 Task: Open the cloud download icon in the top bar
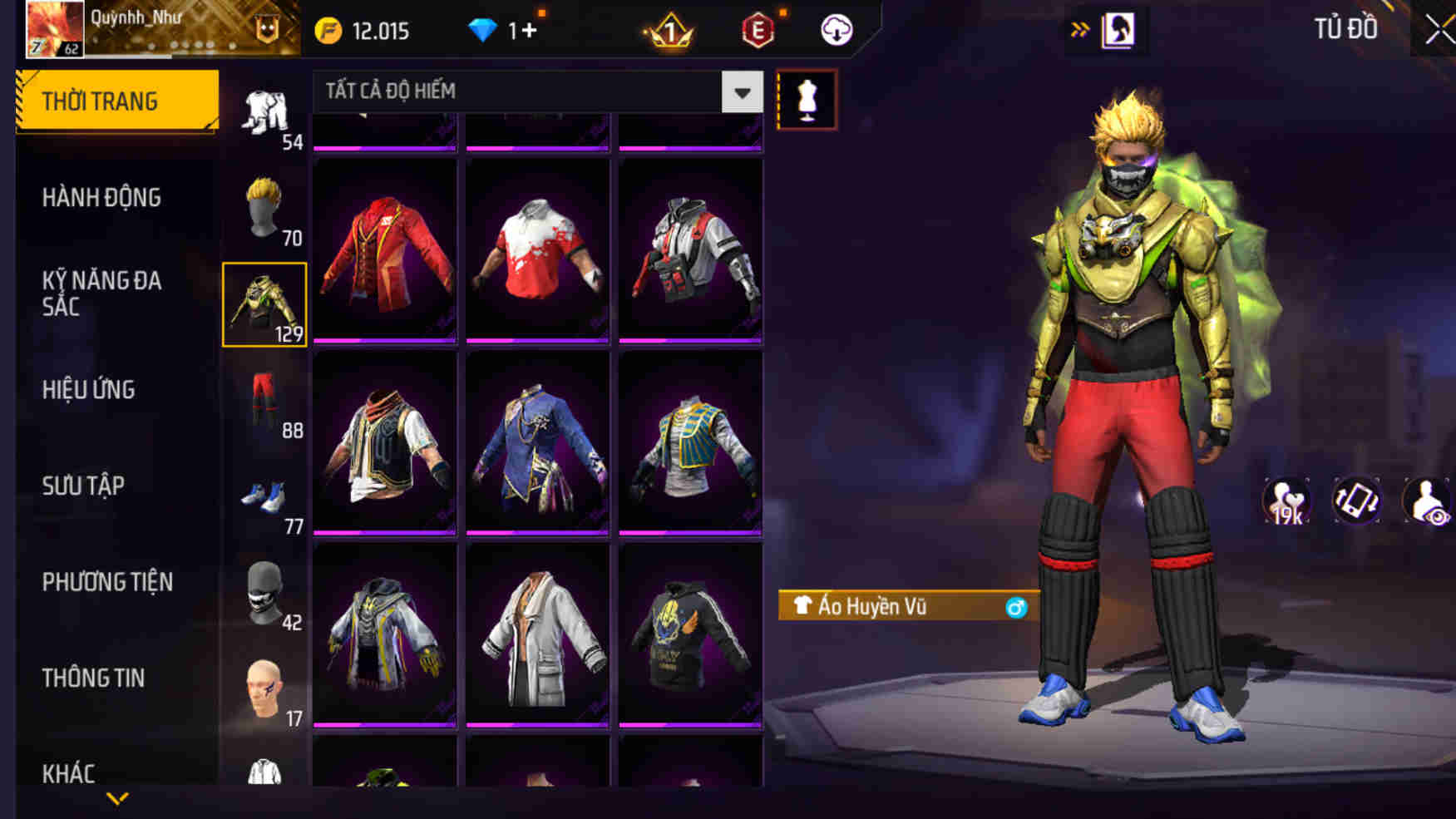837,28
